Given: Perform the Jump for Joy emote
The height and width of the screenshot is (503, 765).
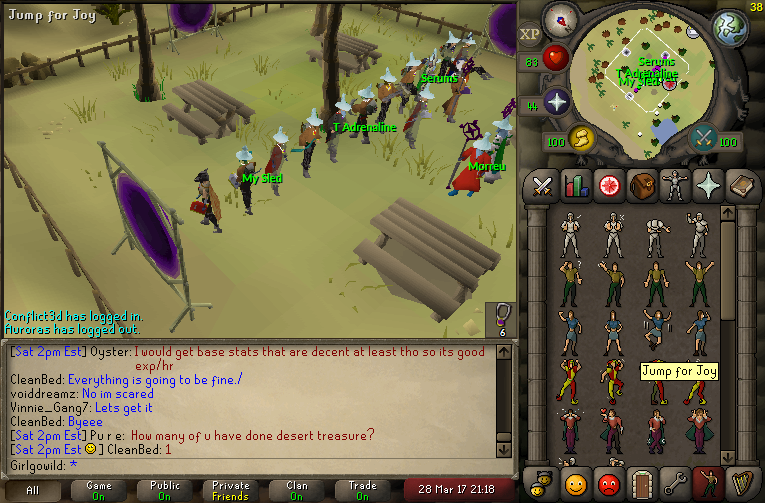Looking at the screenshot, I should coord(656,329).
